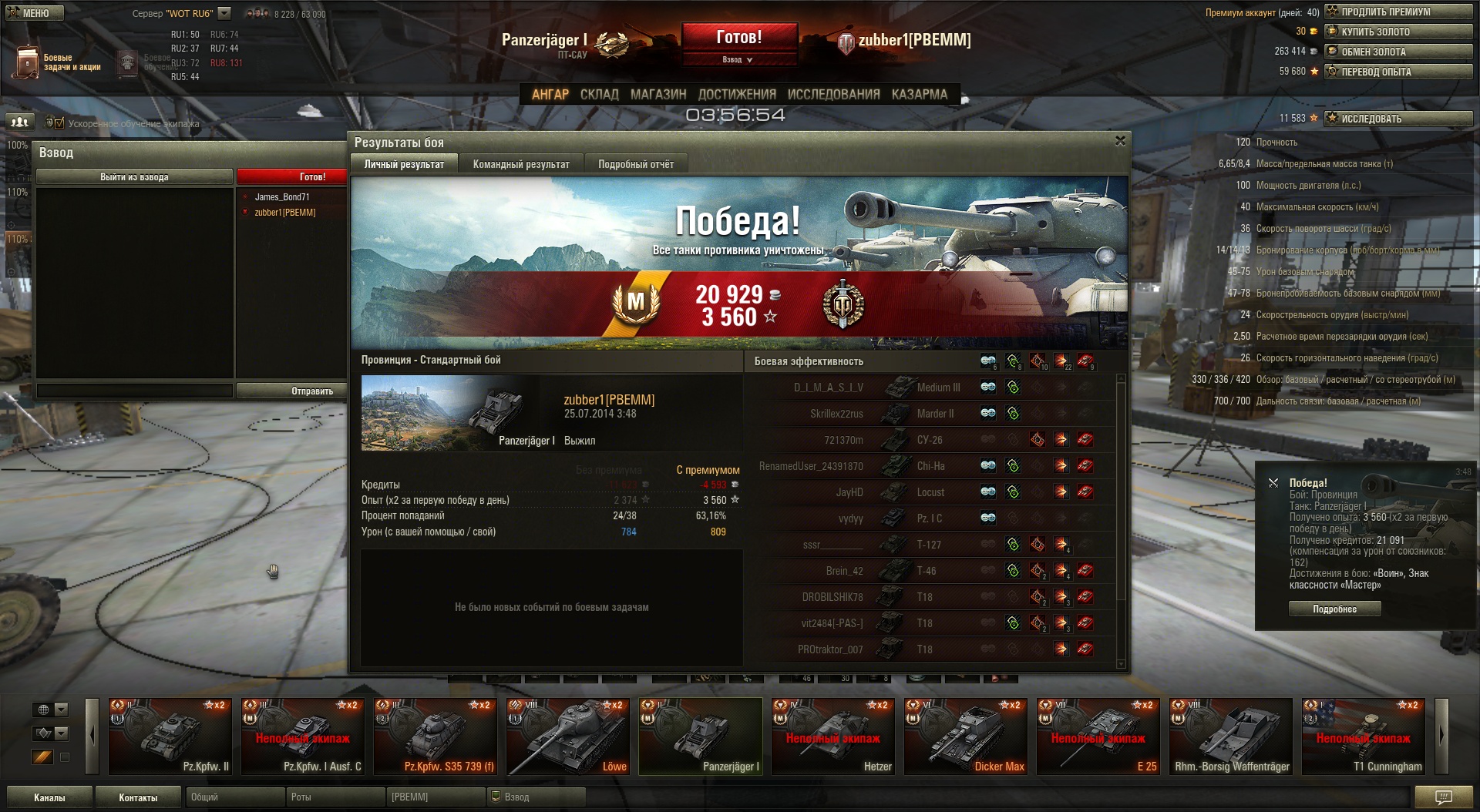1480x812 pixels.
Task: Leave platoon with Выйти из взвода
Action: pos(134,177)
